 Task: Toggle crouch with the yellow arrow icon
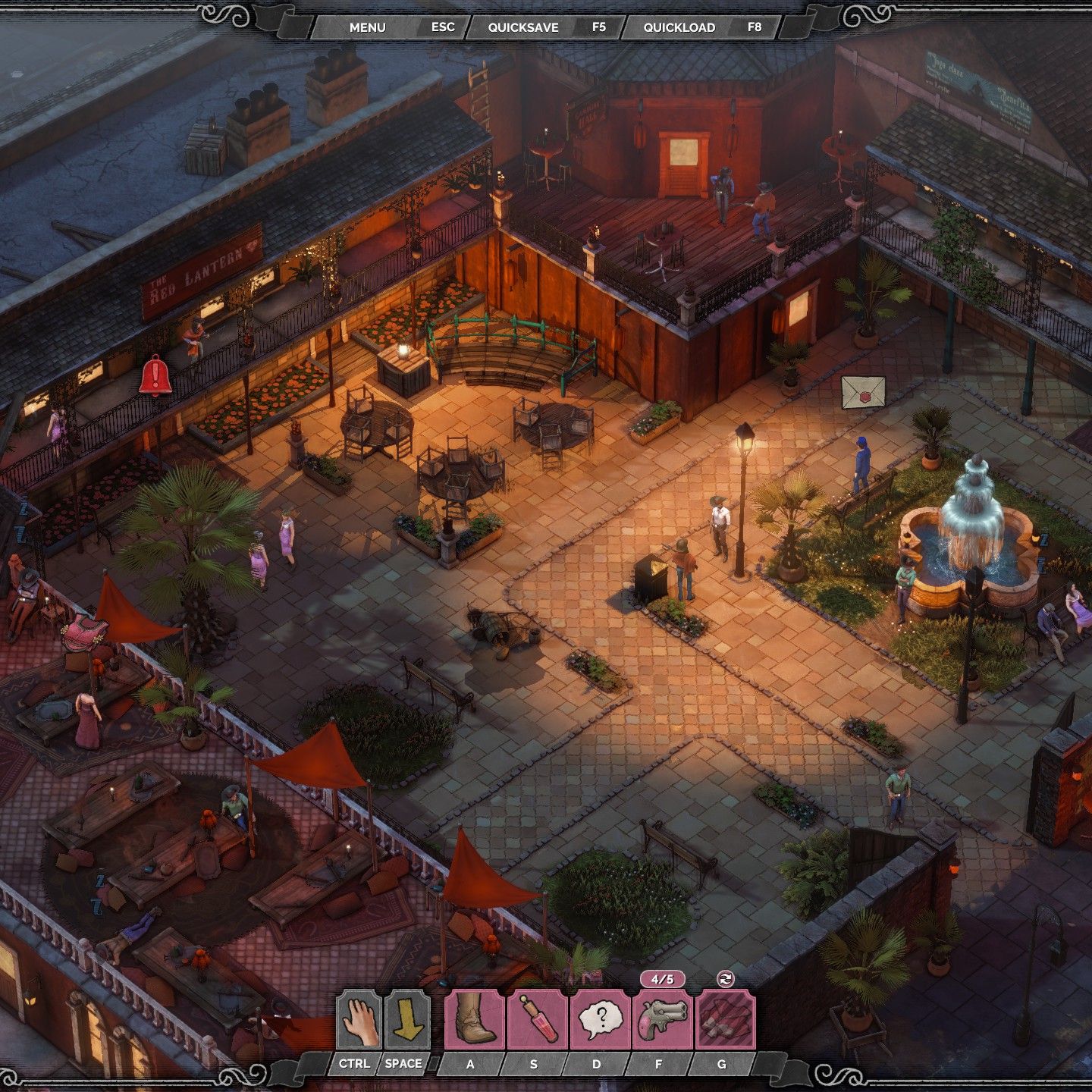click(407, 1021)
